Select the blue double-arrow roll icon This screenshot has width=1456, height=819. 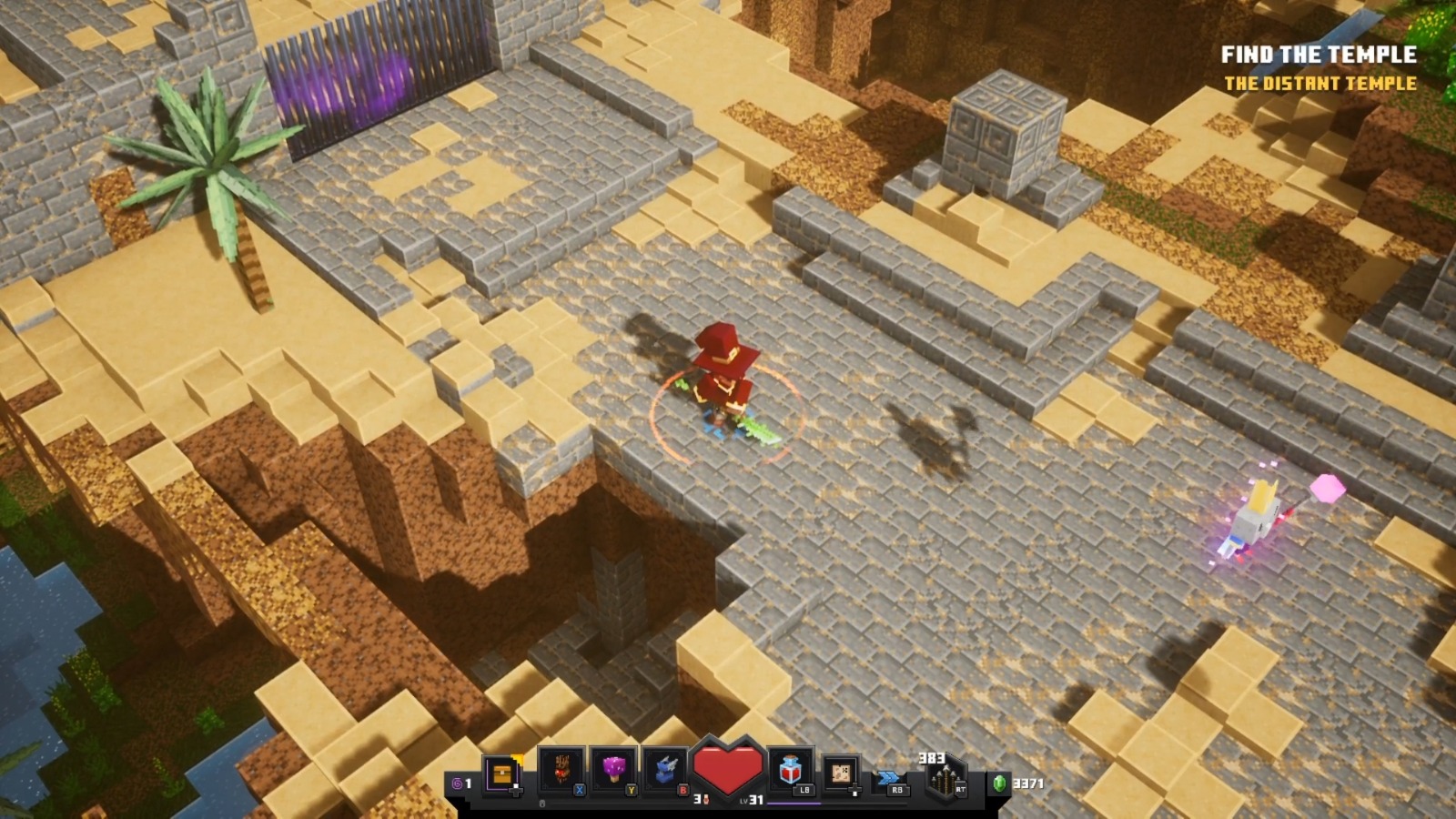click(887, 775)
